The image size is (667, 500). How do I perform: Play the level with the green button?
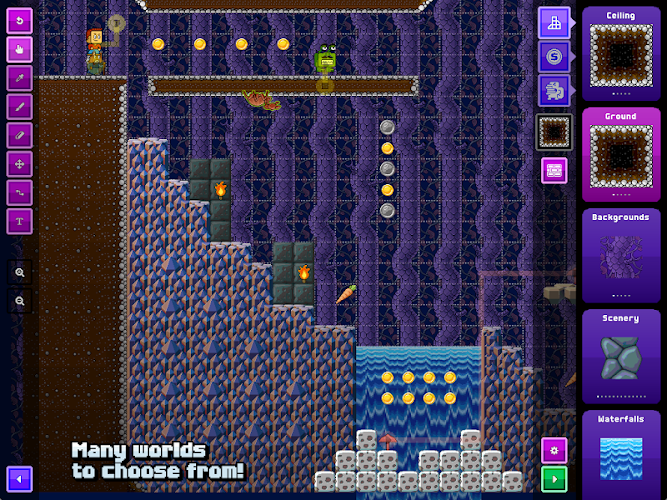click(554, 477)
